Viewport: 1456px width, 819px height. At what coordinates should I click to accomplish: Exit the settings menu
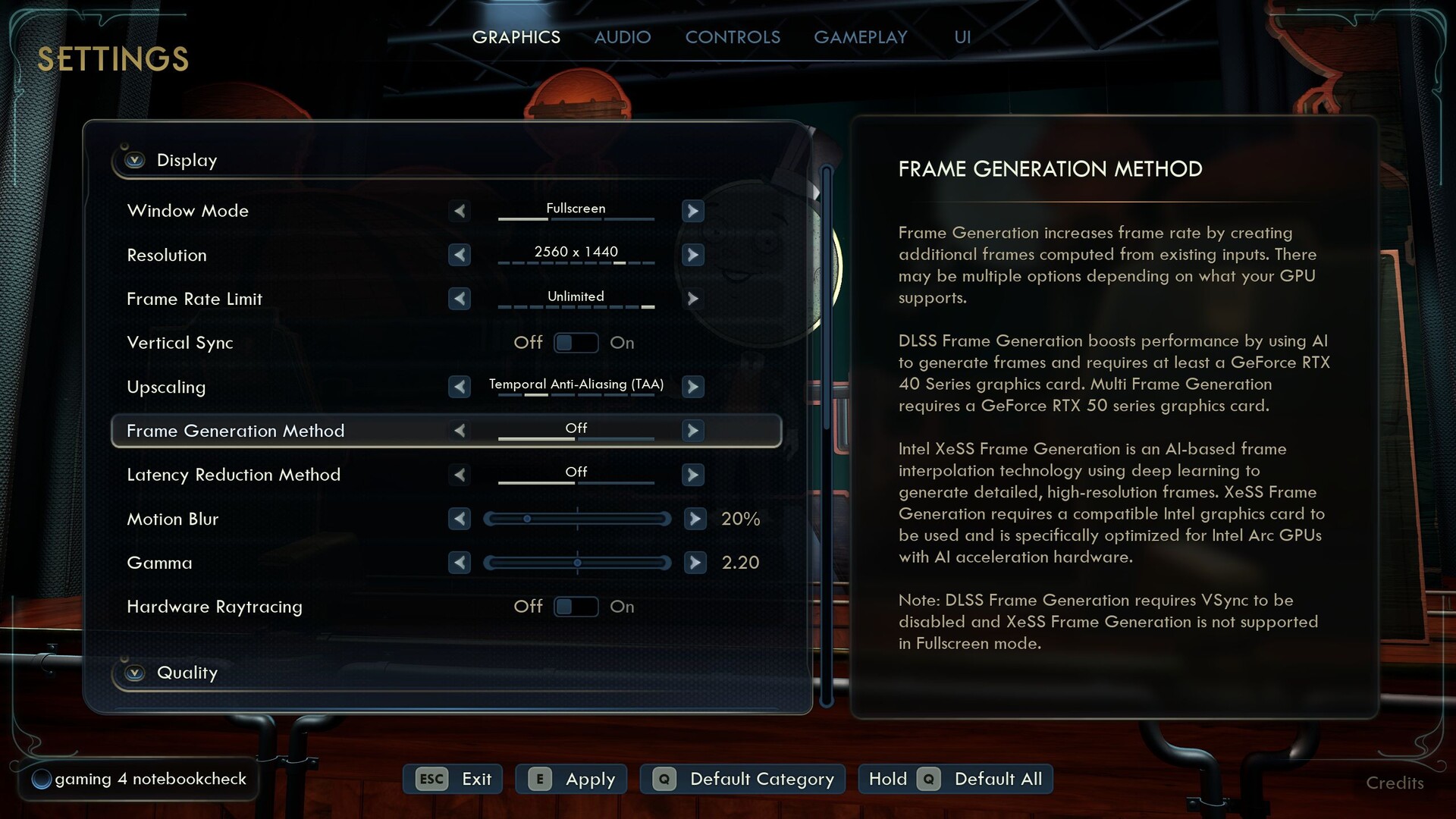[x=453, y=779]
